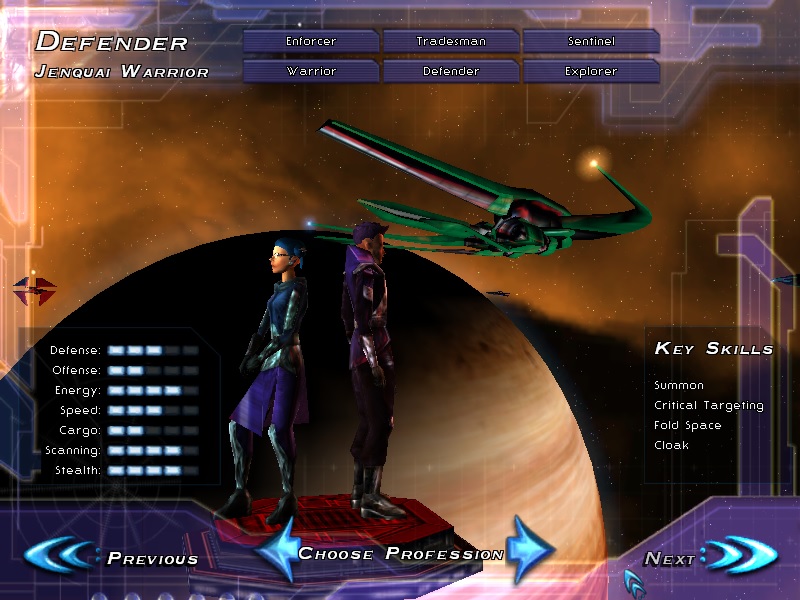Show the Summon key skill
Screen dimensions: 800x600
[679, 385]
